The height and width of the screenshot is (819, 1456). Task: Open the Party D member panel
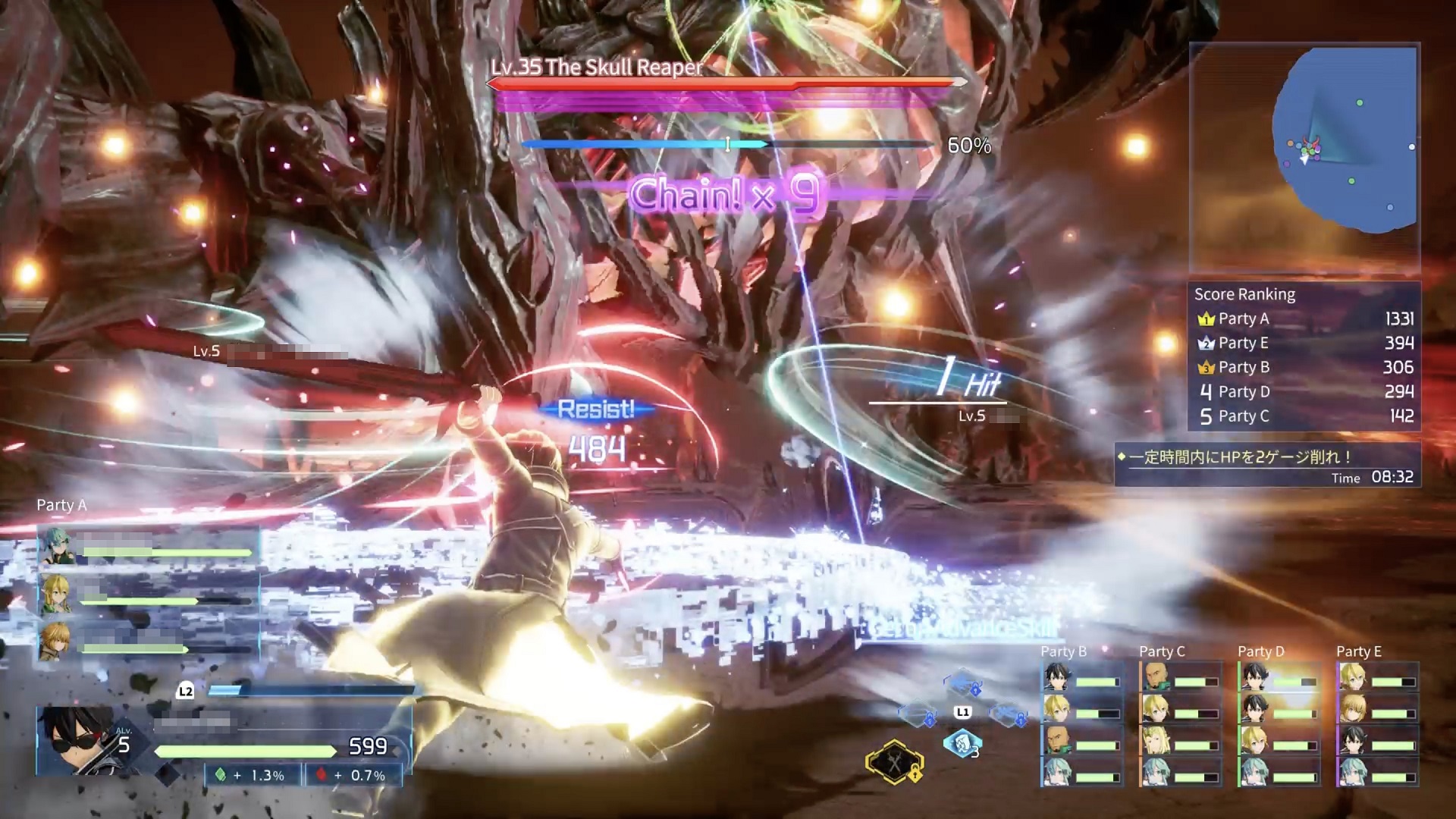pyautogui.click(x=1279, y=723)
